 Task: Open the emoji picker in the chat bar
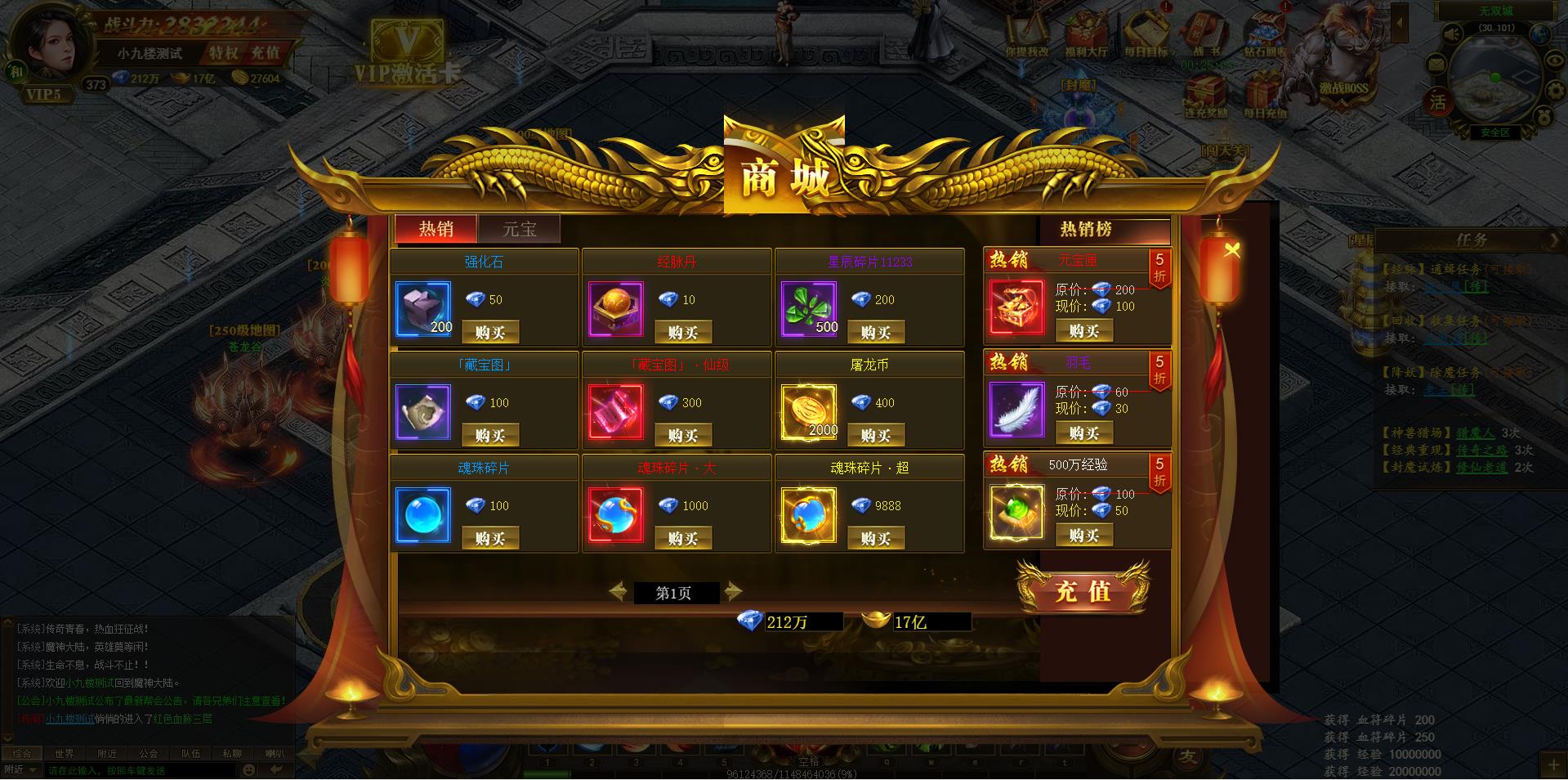(247, 769)
